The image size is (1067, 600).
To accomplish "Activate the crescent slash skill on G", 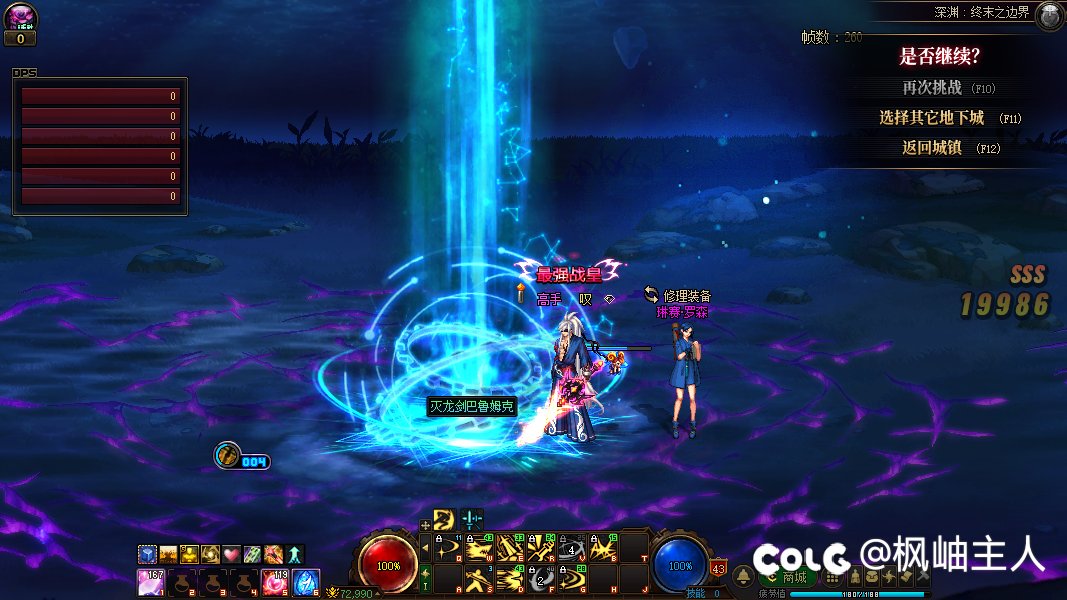I will tap(573, 578).
